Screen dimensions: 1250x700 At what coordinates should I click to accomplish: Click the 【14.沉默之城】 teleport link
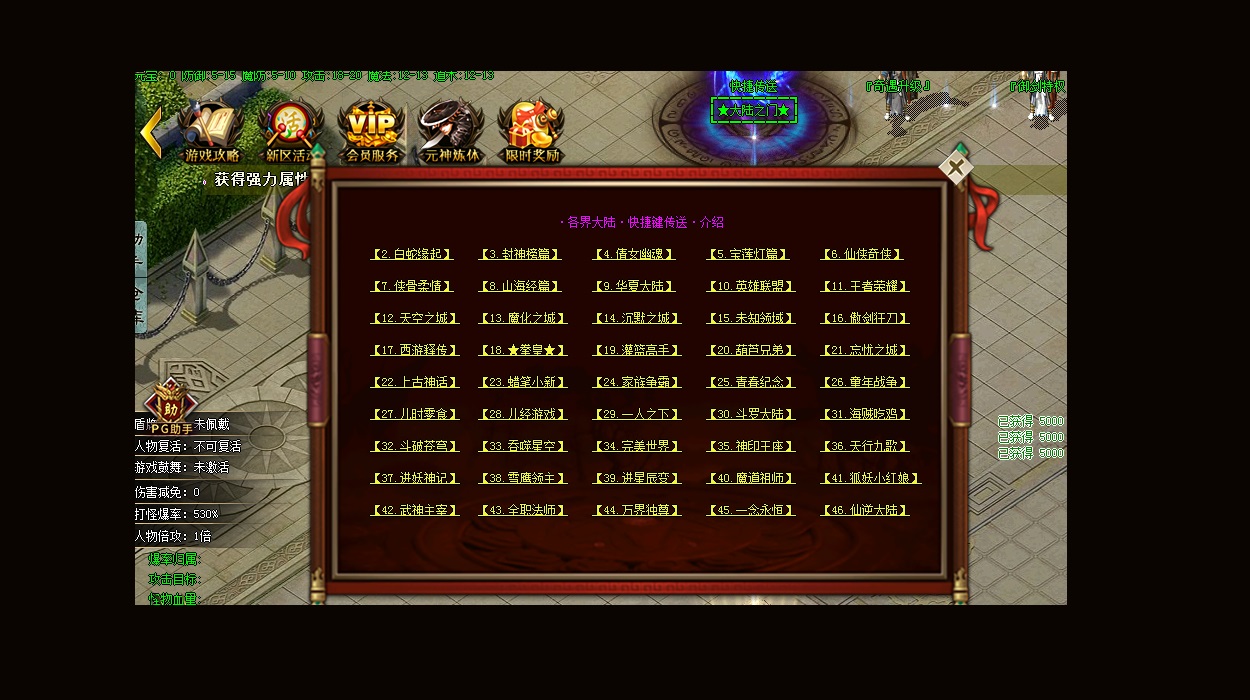point(637,318)
